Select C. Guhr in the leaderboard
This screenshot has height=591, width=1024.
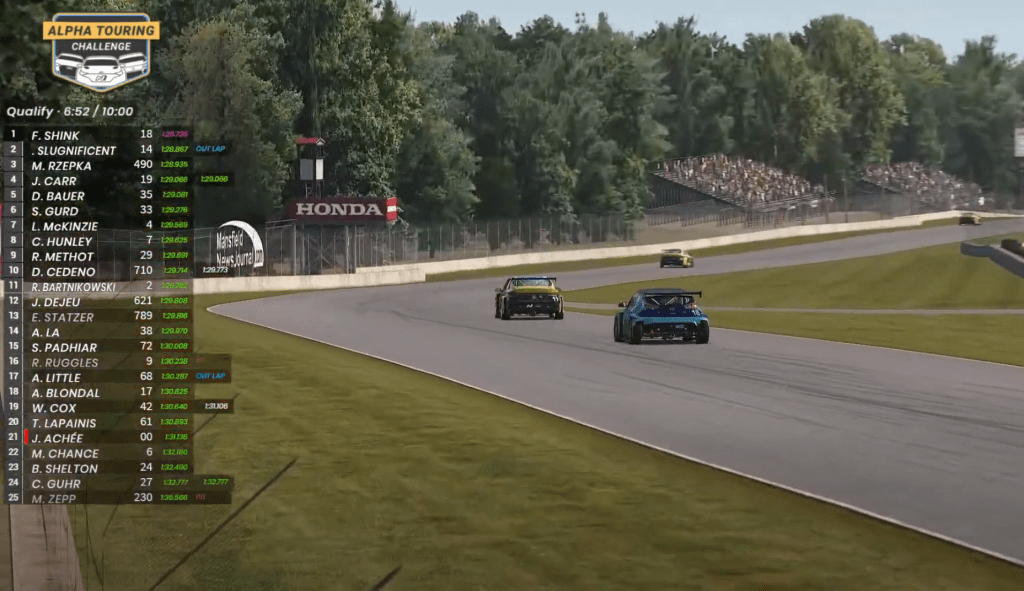(x=56, y=483)
